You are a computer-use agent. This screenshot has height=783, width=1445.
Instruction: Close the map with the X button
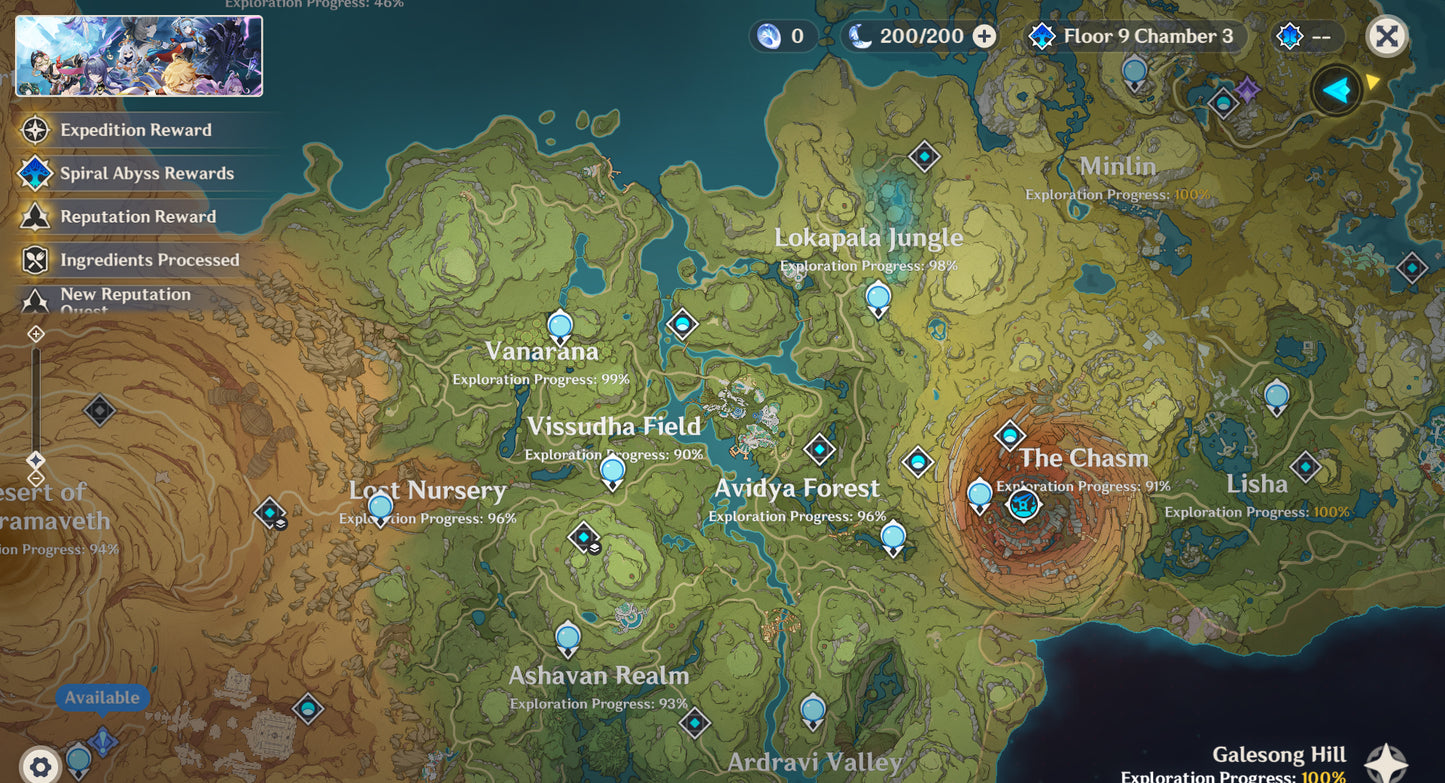click(x=1386, y=37)
